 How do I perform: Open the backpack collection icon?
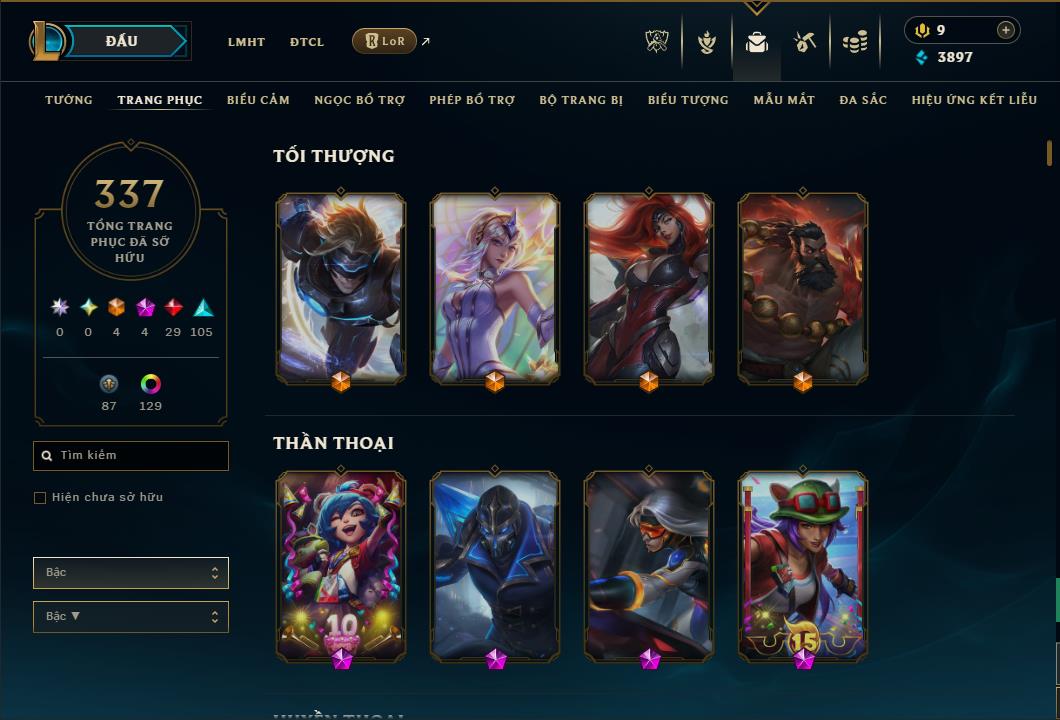click(x=757, y=42)
